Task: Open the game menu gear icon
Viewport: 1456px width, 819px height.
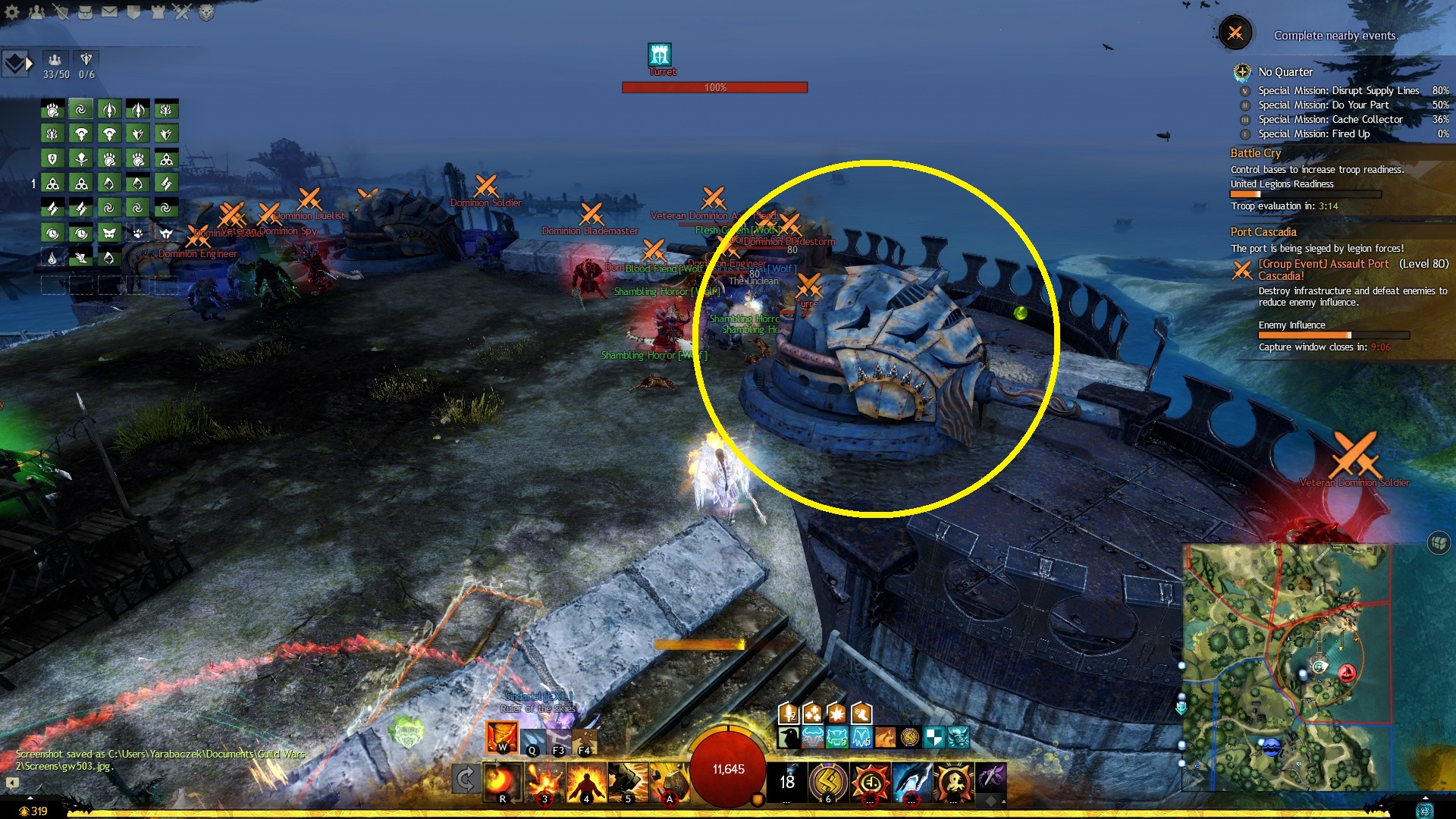Action: point(12,11)
